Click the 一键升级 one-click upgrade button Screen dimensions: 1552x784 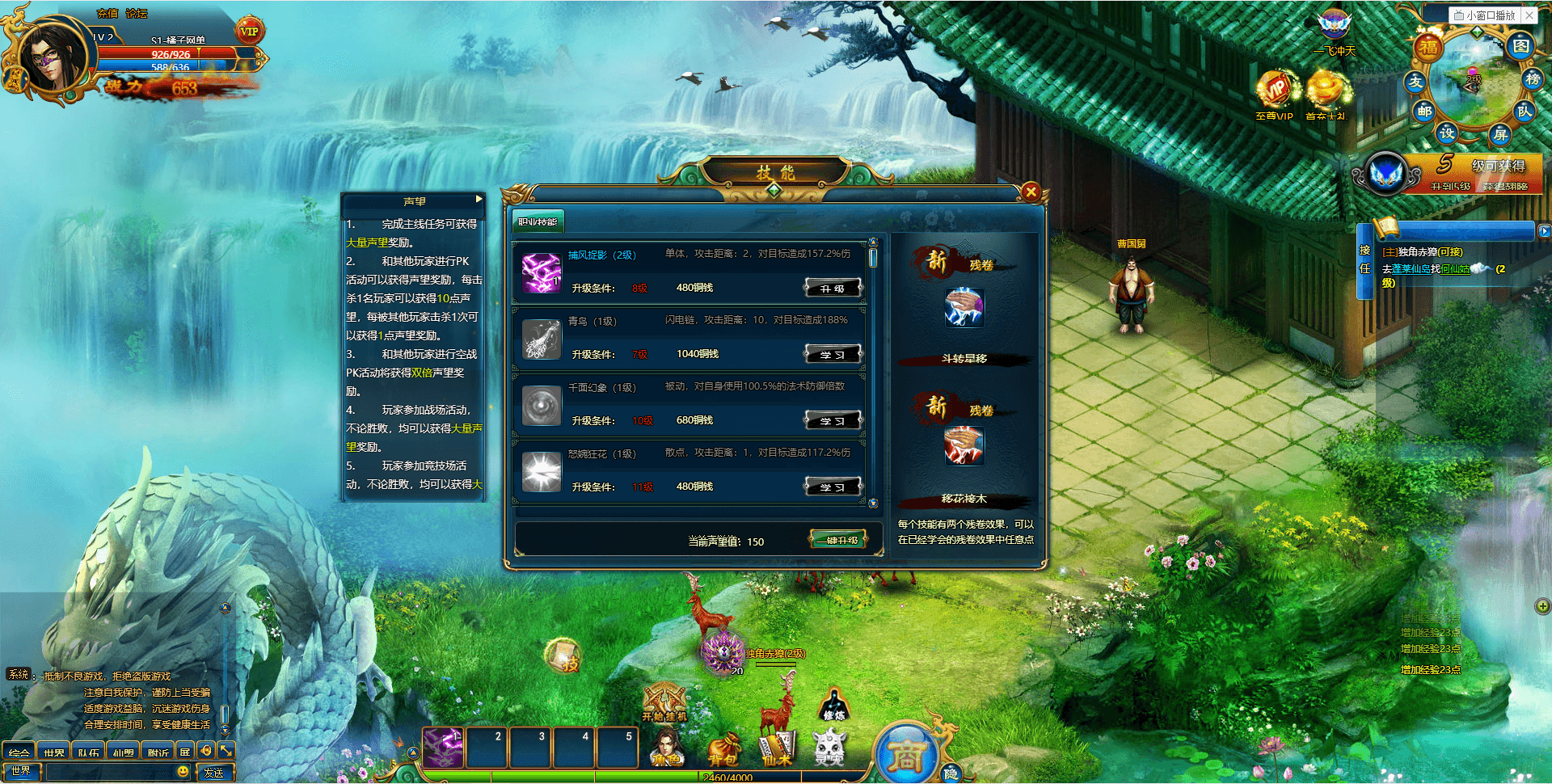pyautogui.click(x=838, y=540)
